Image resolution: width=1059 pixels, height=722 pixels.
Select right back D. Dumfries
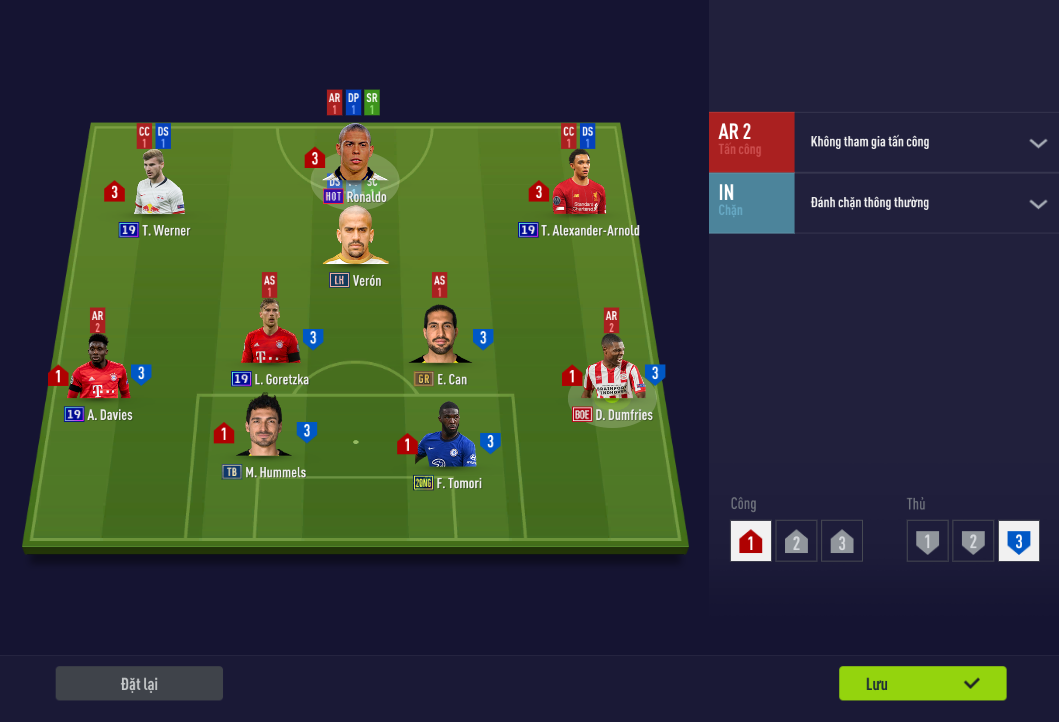coord(612,372)
